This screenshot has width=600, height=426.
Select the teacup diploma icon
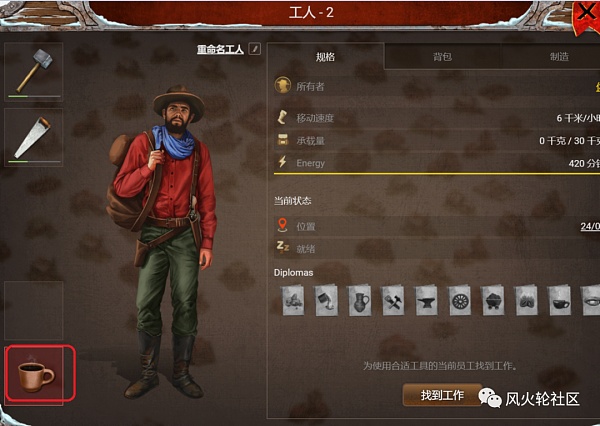click(558, 299)
